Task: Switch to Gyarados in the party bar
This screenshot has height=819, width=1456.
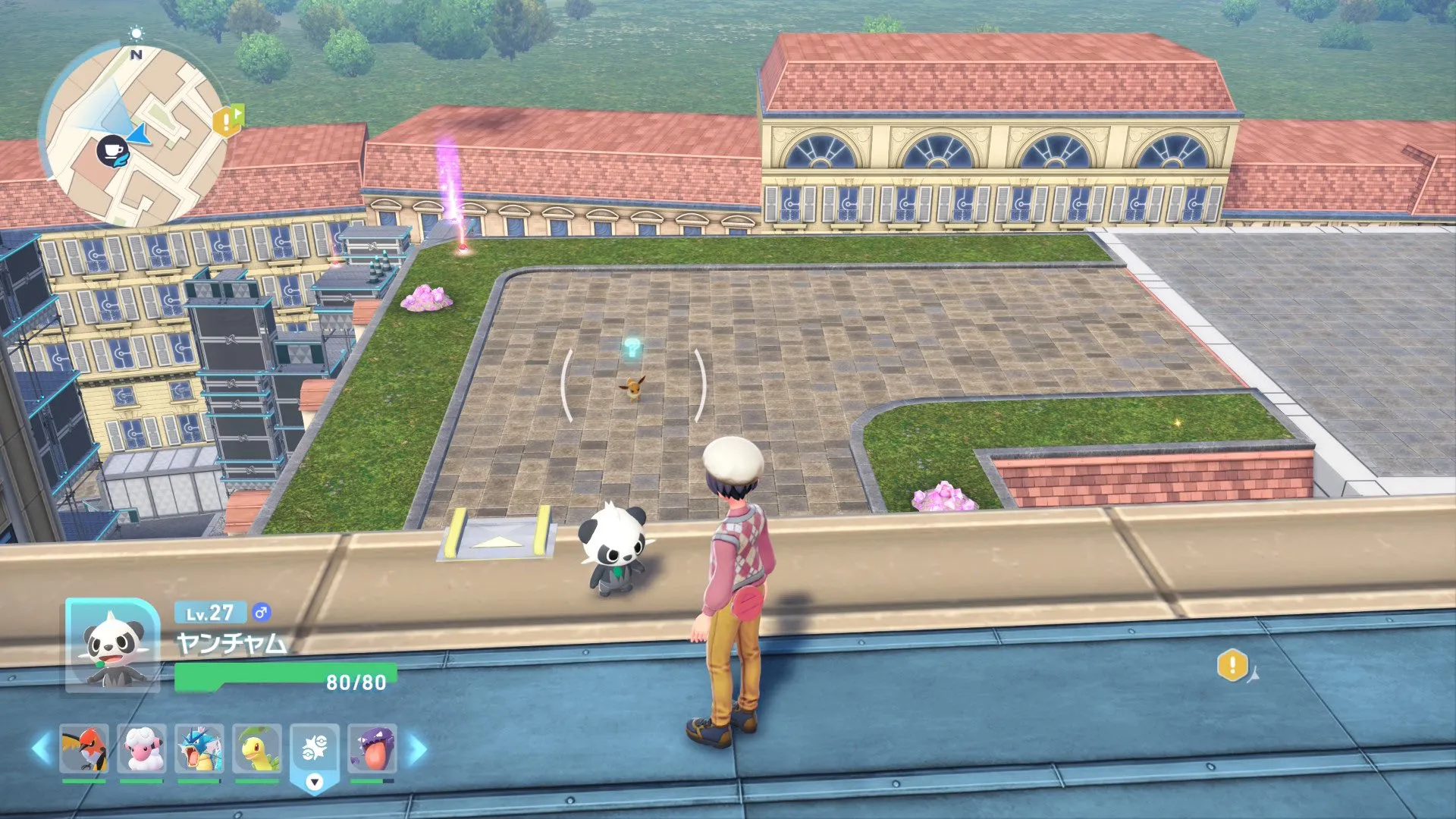Action: point(199,748)
